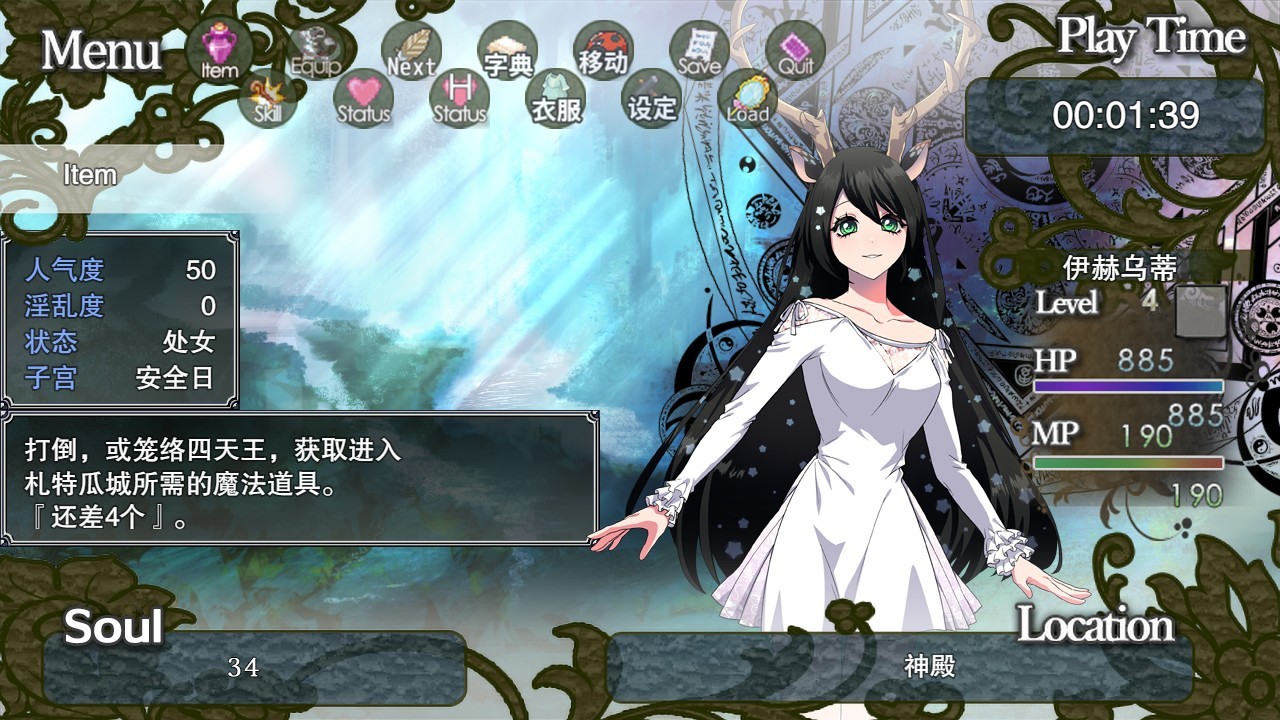The image size is (1280, 720).
Task: Open the 设定 settings menu
Action: (652, 98)
